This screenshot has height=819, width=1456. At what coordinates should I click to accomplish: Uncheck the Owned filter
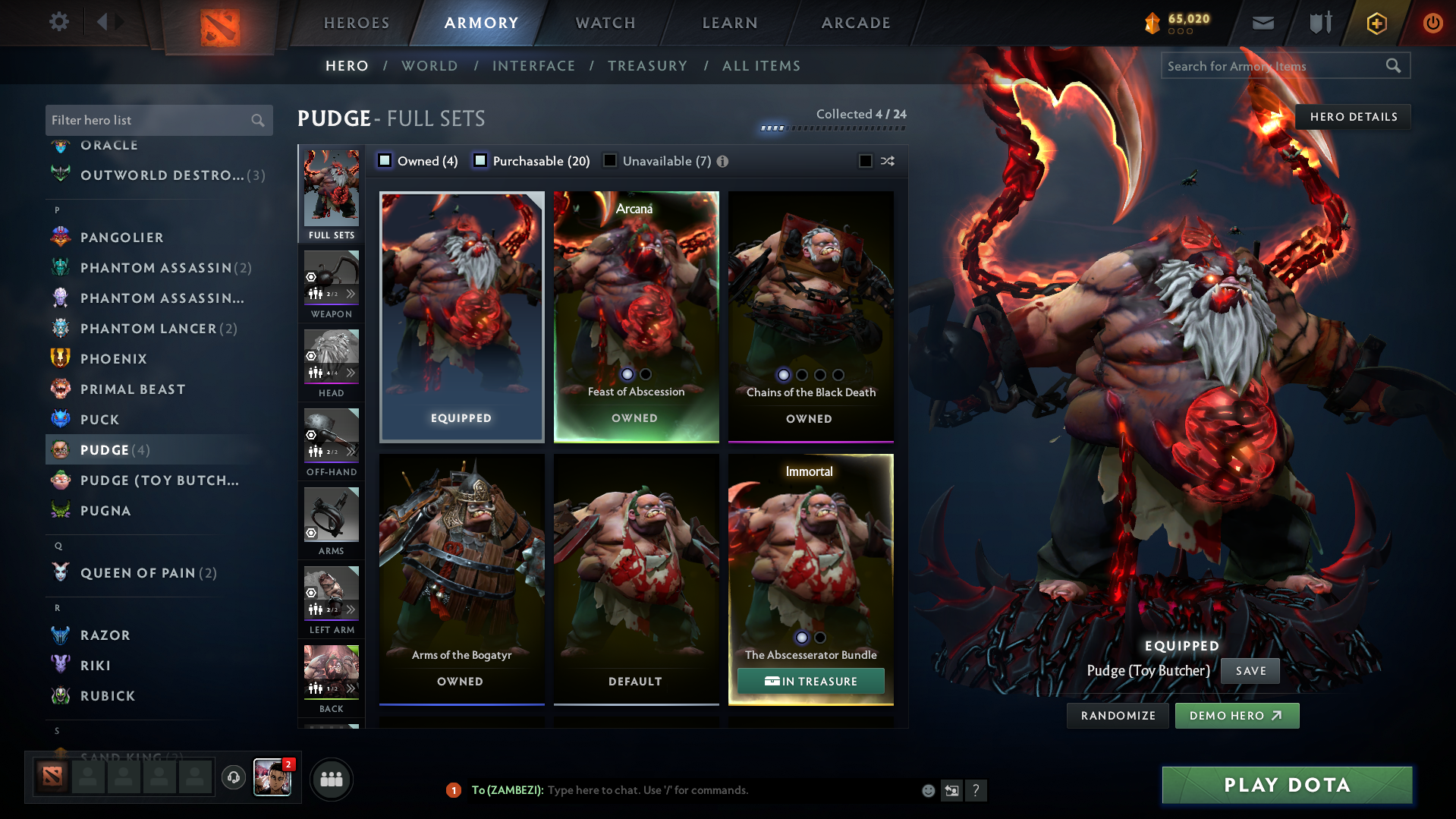(x=385, y=160)
